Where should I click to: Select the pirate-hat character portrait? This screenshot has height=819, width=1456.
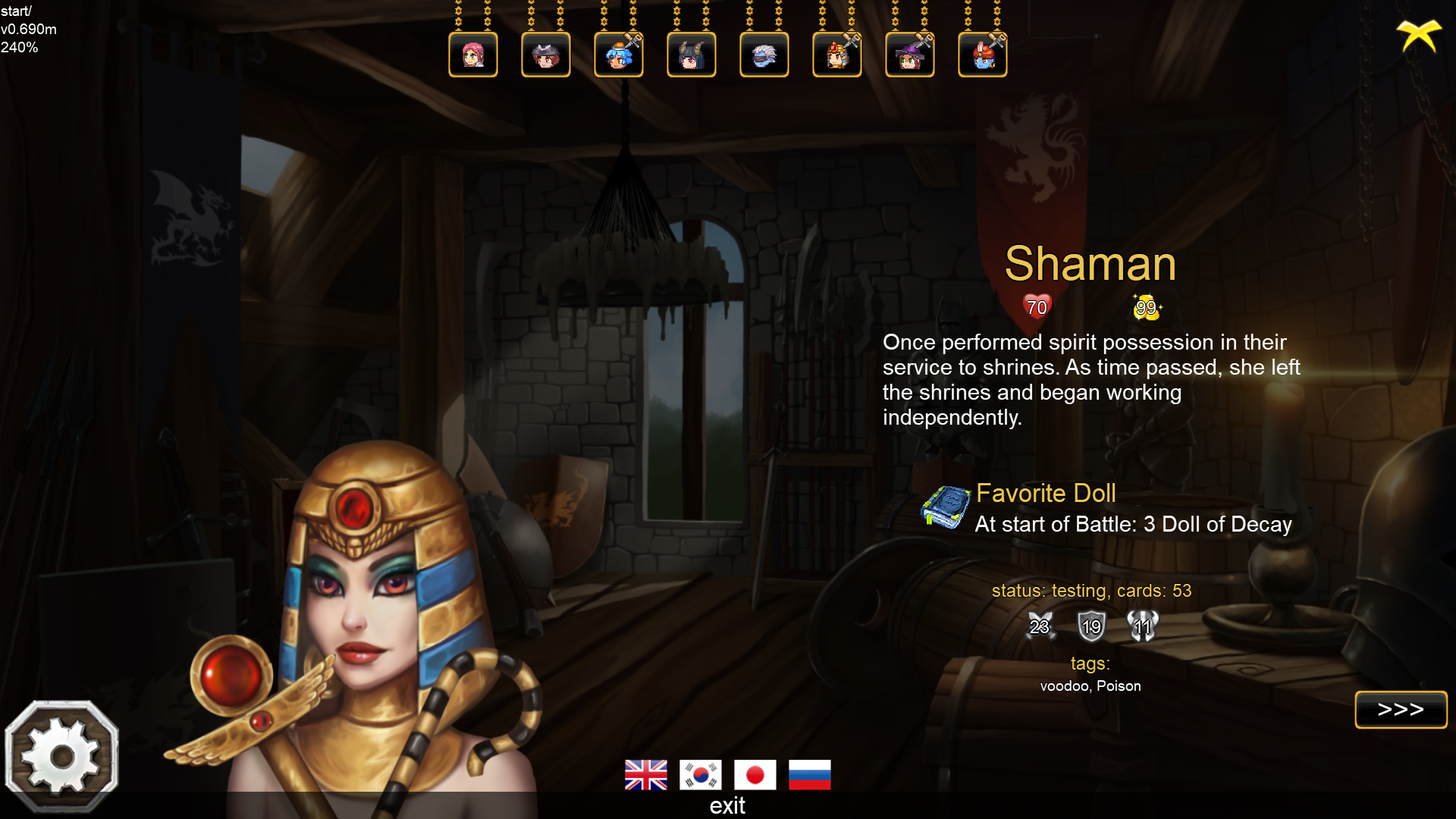pos(545,54)
